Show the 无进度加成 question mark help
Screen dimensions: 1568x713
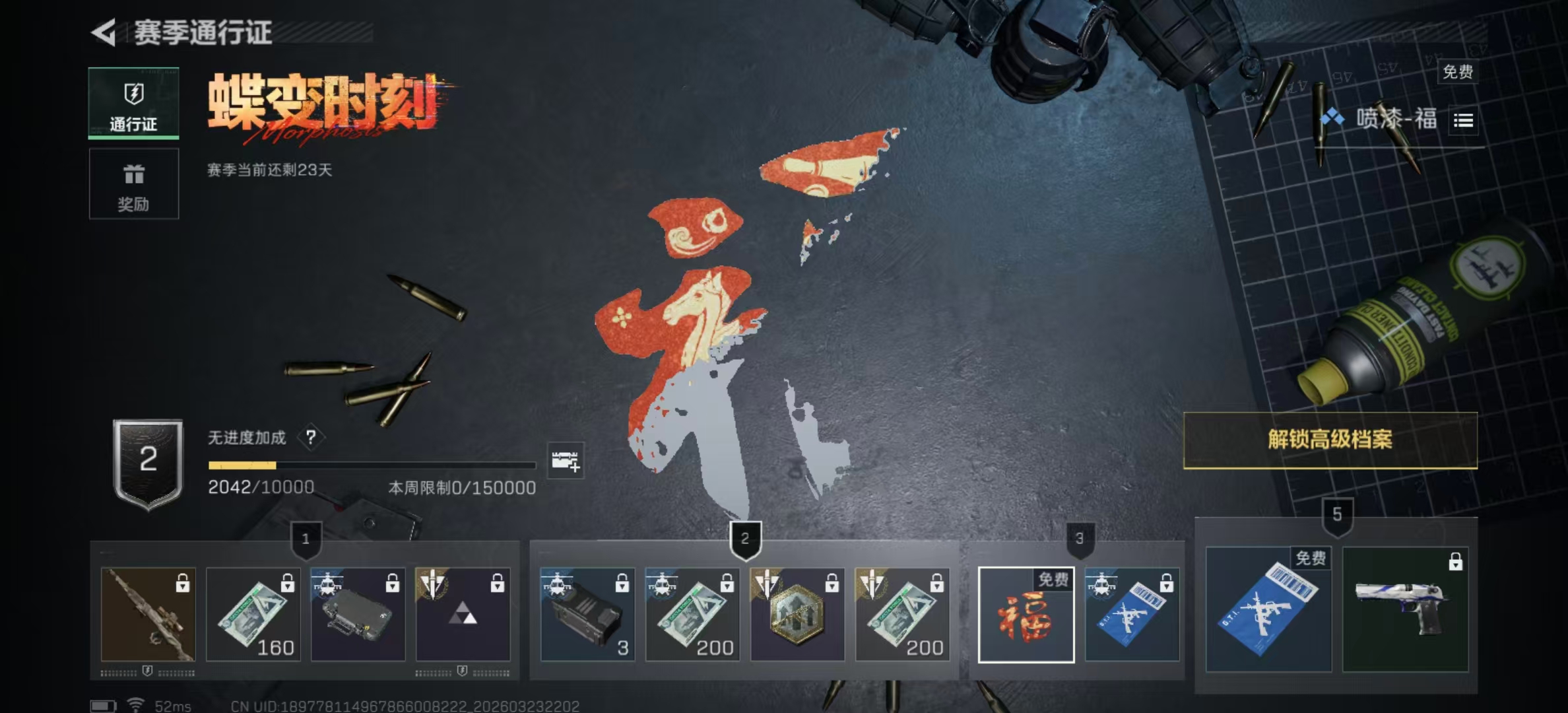[x=311, y=437]
